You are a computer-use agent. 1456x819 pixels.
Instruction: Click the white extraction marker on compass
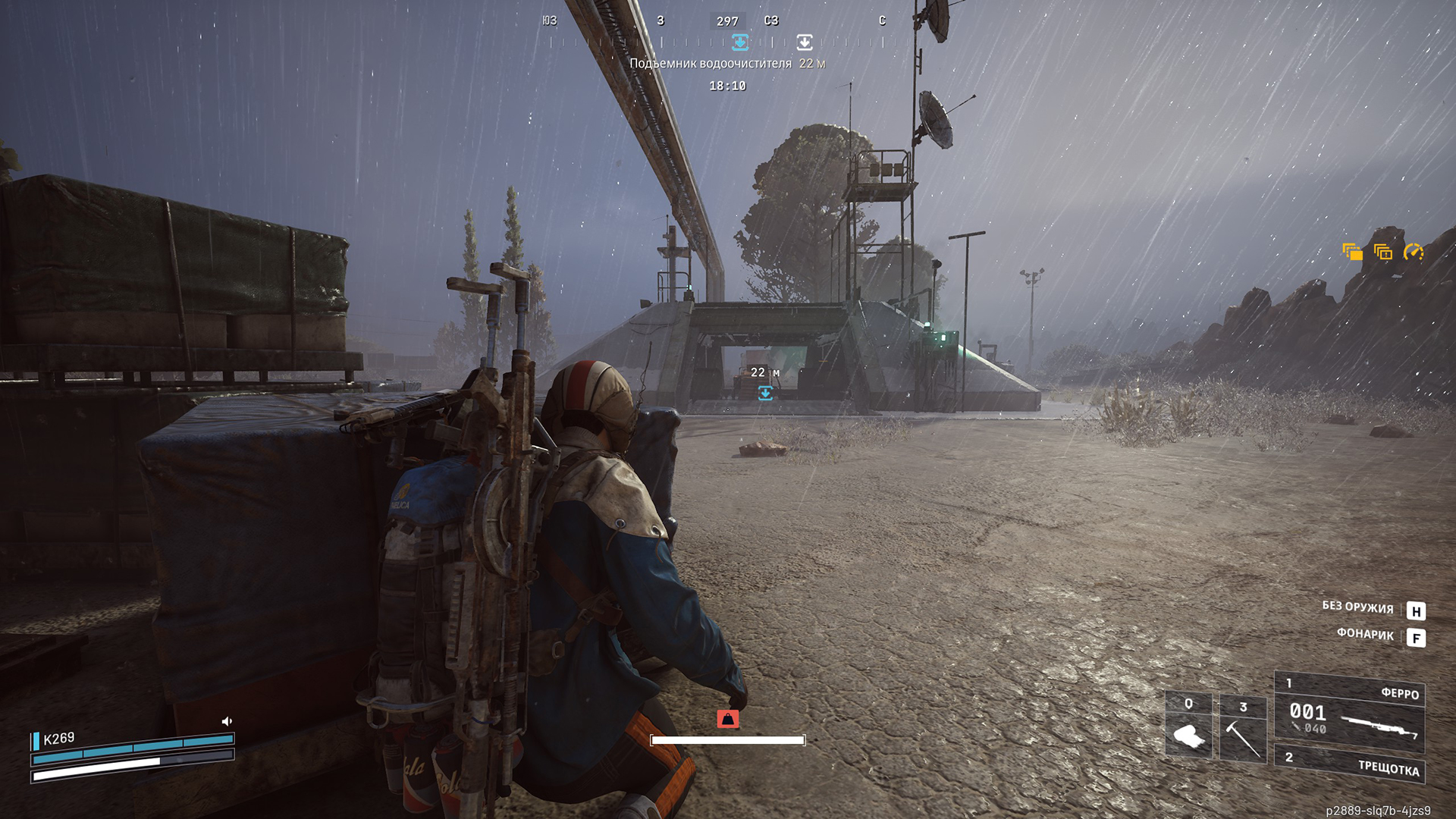tap(805, 42)
